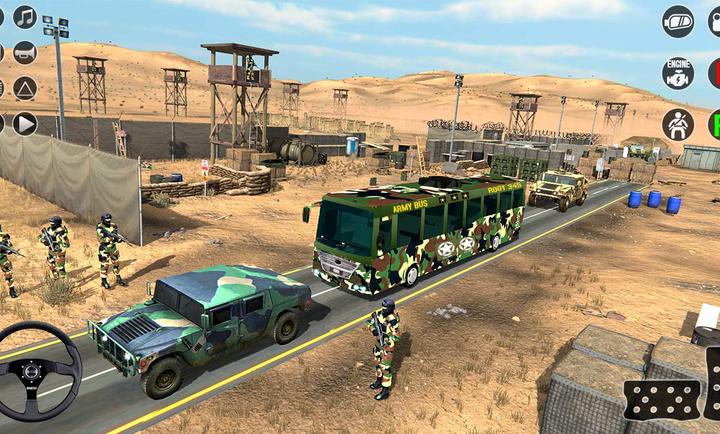Click the brake pedal
The height and width of the screenshot is (434, 720).
point(661,399)
